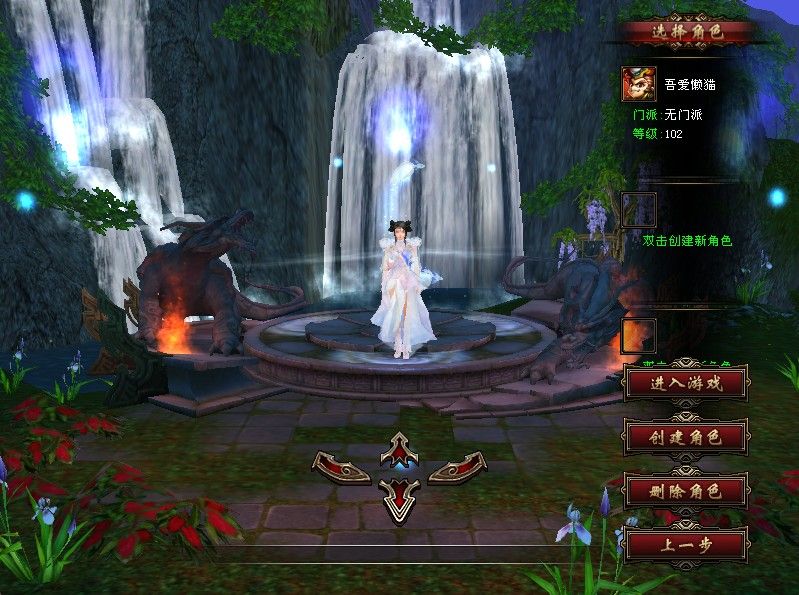Select the character 吾爱懒猫 portrait
The height and width of the screenshot is (595, 799).
pyautogui.click(x=639, y=84)
